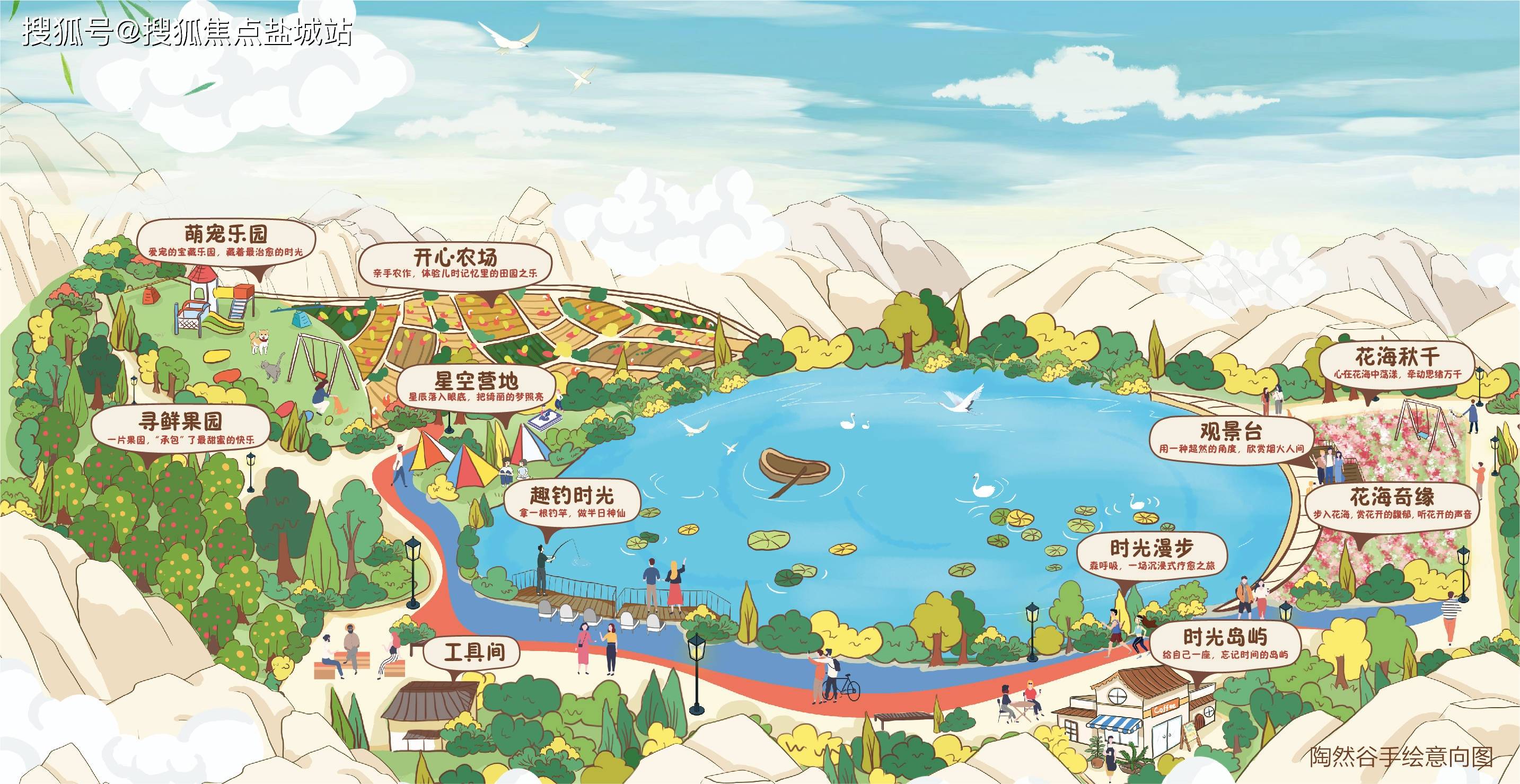1520x784 pixels.
Task: Open the 工具间 label bubble
Action: click(x=475, y=651)
